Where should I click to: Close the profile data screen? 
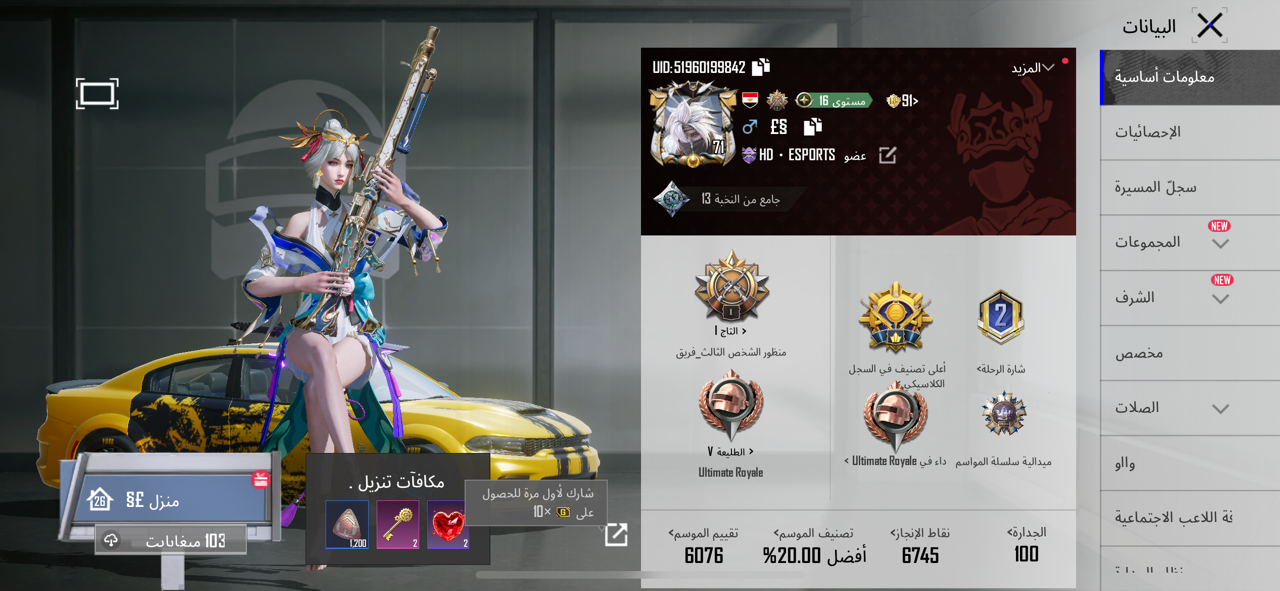[x=1209, y=25]
